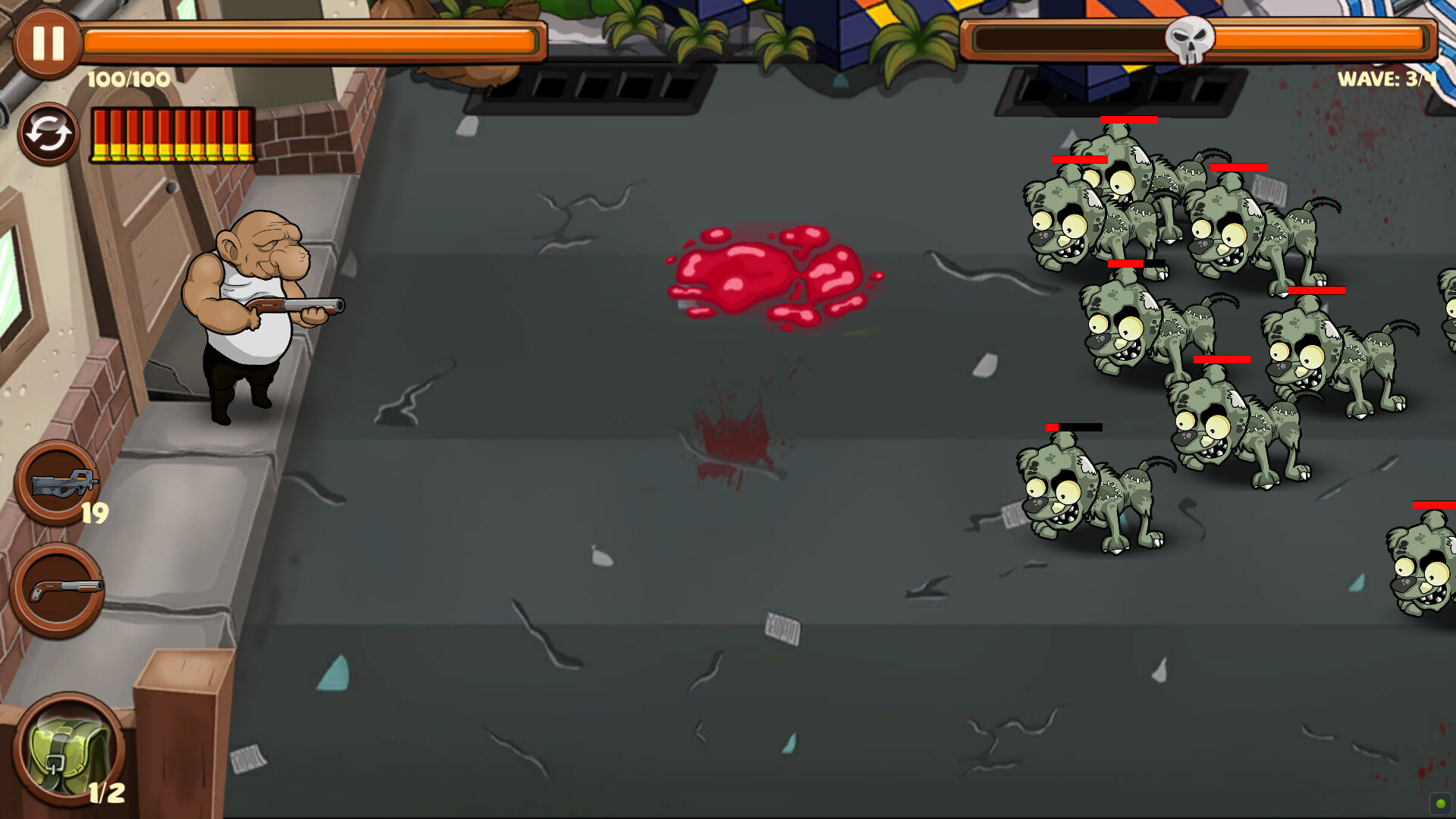Screen dimensions: 1456x819
Task: Click the SMG ammo counter showing 19
Action: point(95,514)
